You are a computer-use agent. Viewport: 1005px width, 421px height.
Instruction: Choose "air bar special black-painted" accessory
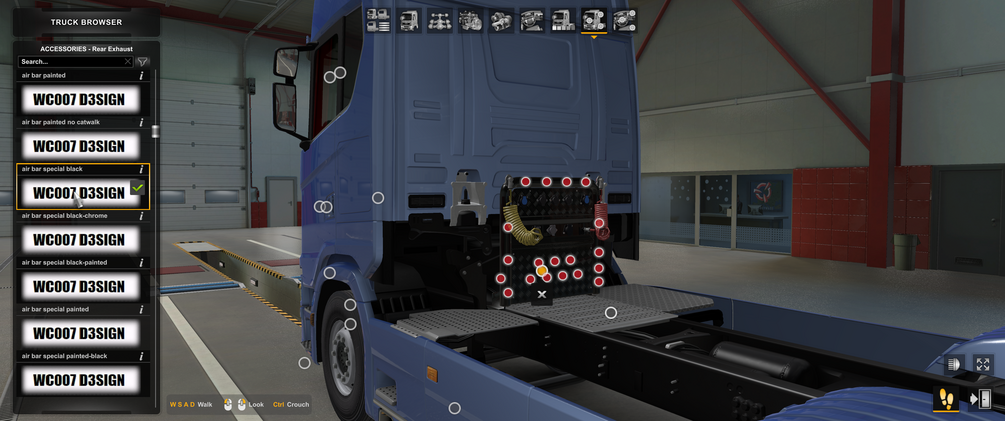79,286
